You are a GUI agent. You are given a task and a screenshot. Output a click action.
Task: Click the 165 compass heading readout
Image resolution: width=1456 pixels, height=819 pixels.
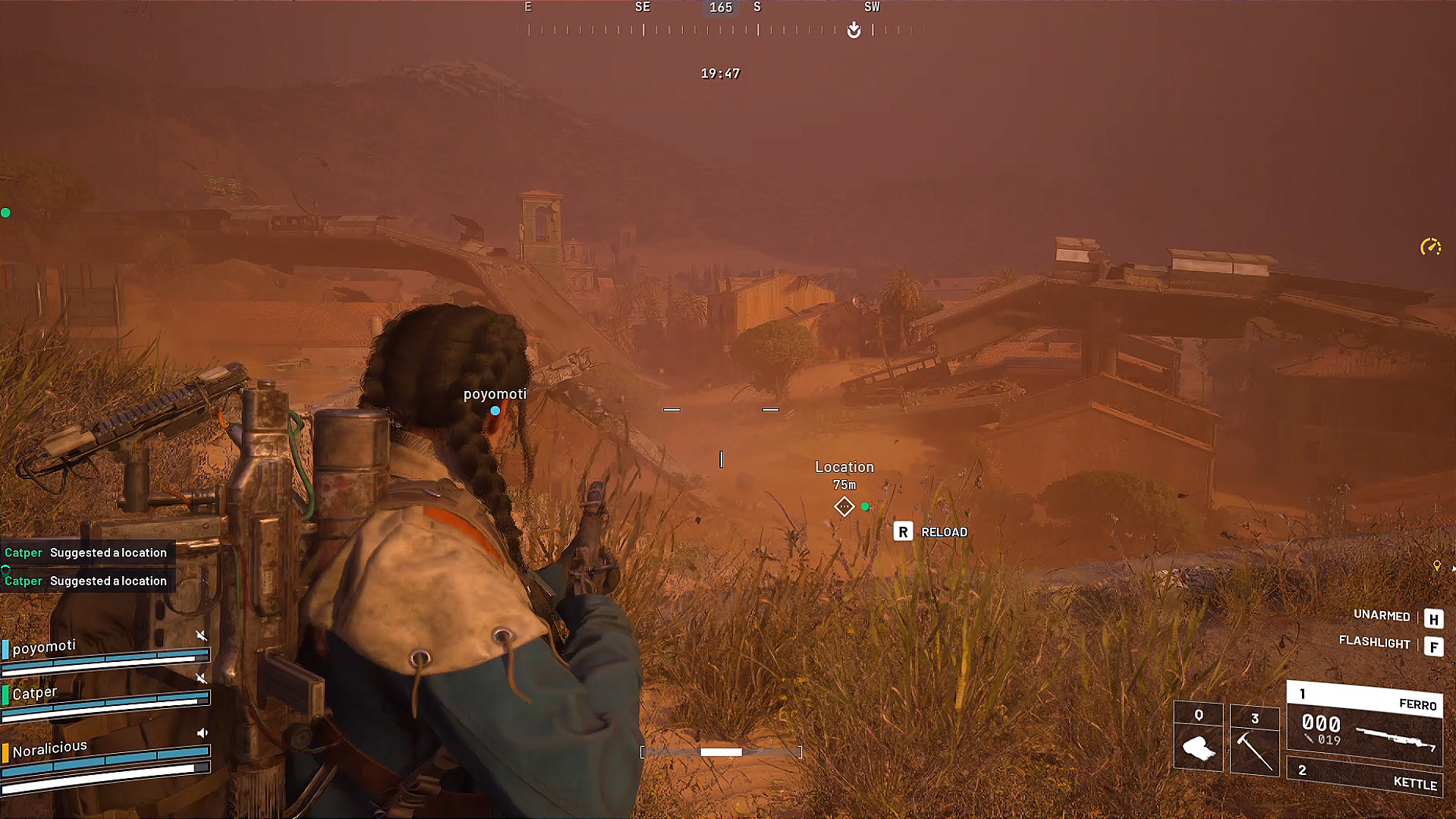pyautogui.click(x=720, y=8)
